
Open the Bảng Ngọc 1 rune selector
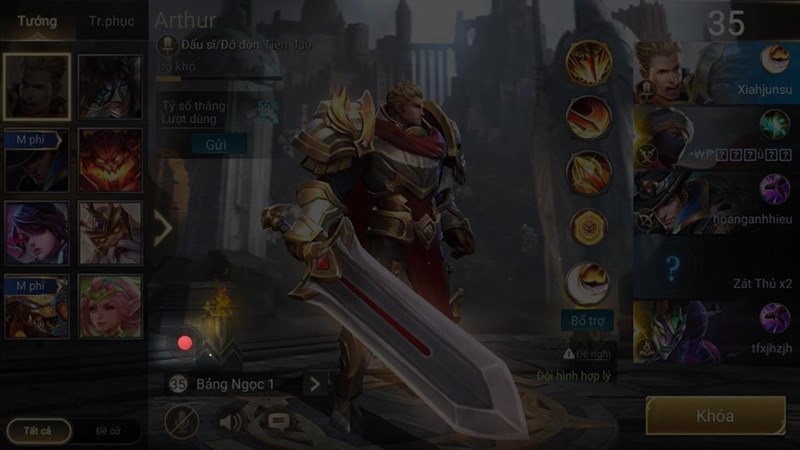click(246, 382)
